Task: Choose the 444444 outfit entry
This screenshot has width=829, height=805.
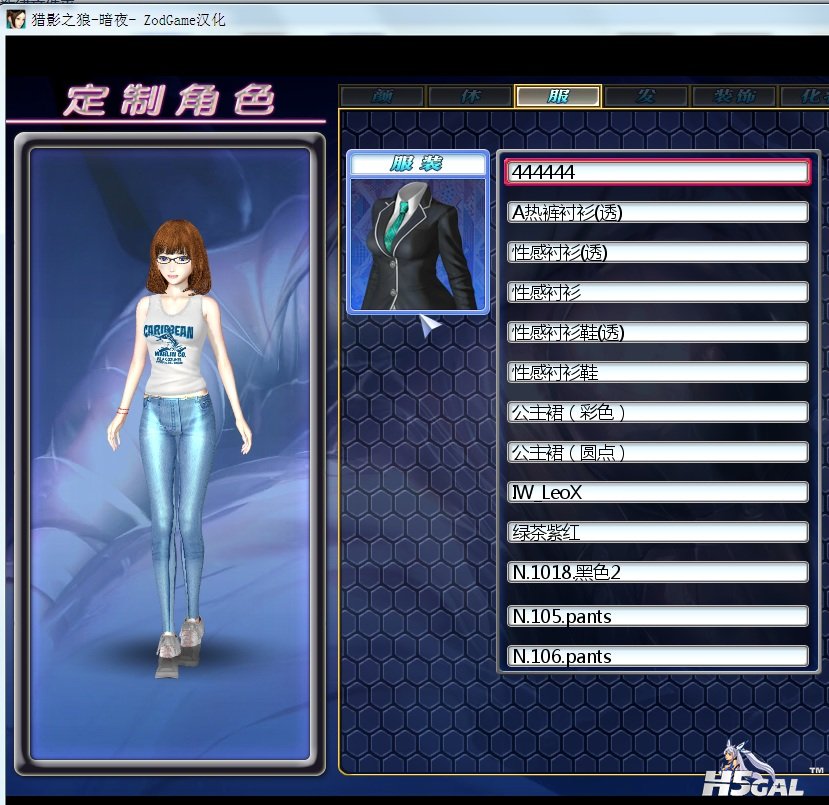Action: pos(657,172)
